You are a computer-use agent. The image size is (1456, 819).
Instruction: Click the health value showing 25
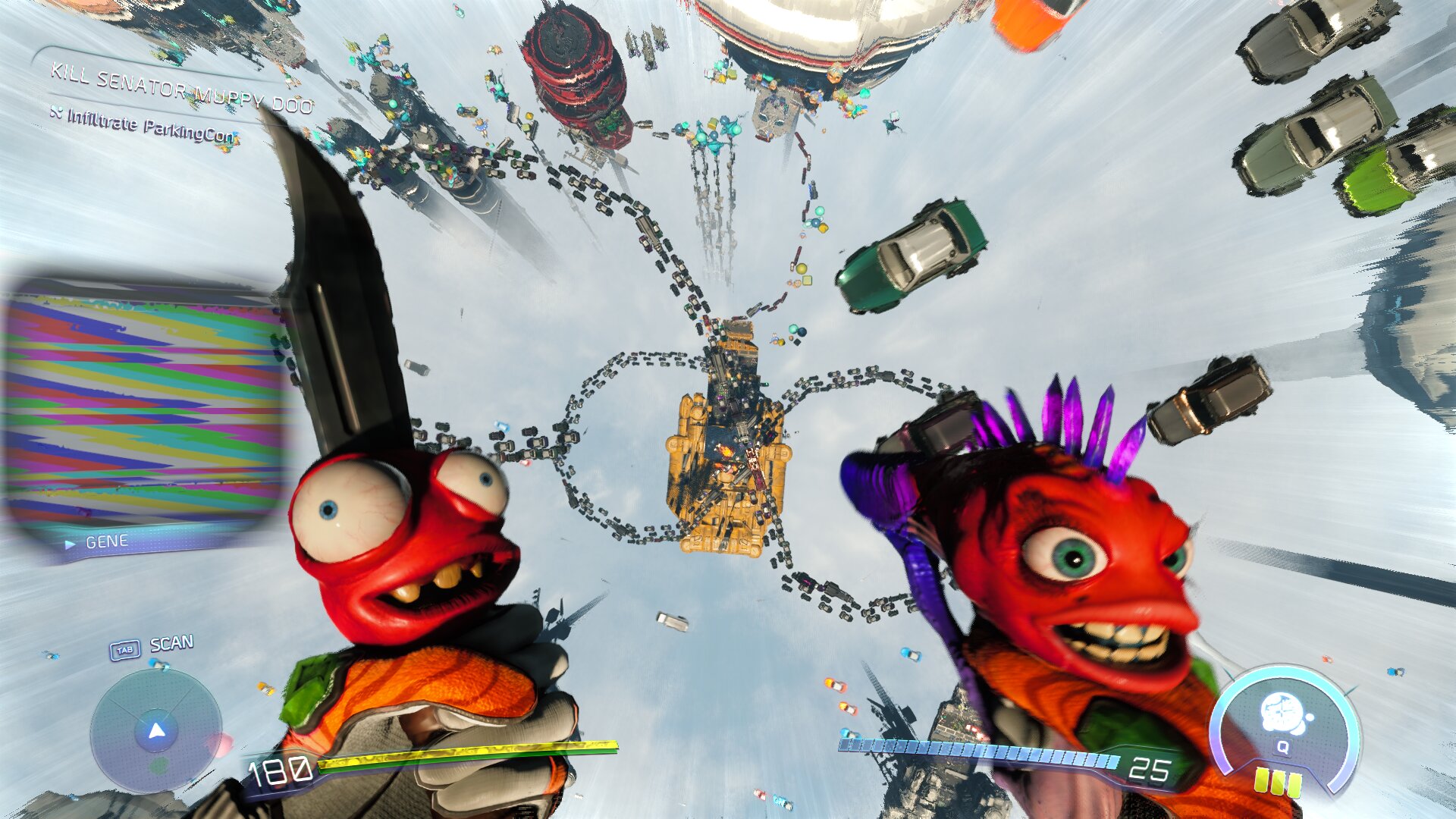coord(1153,769)
